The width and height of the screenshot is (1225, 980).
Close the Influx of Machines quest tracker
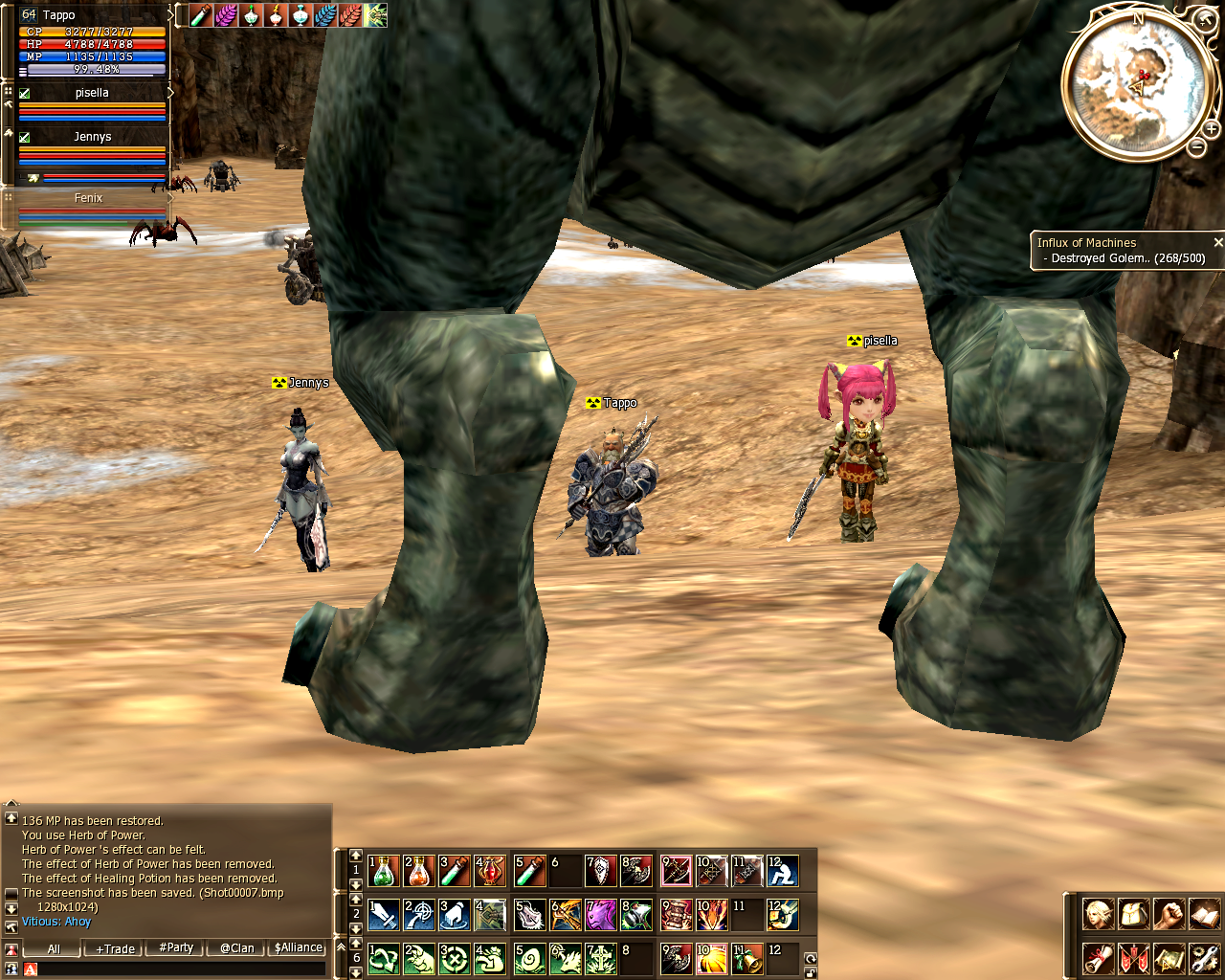[x=1217, y=243]
